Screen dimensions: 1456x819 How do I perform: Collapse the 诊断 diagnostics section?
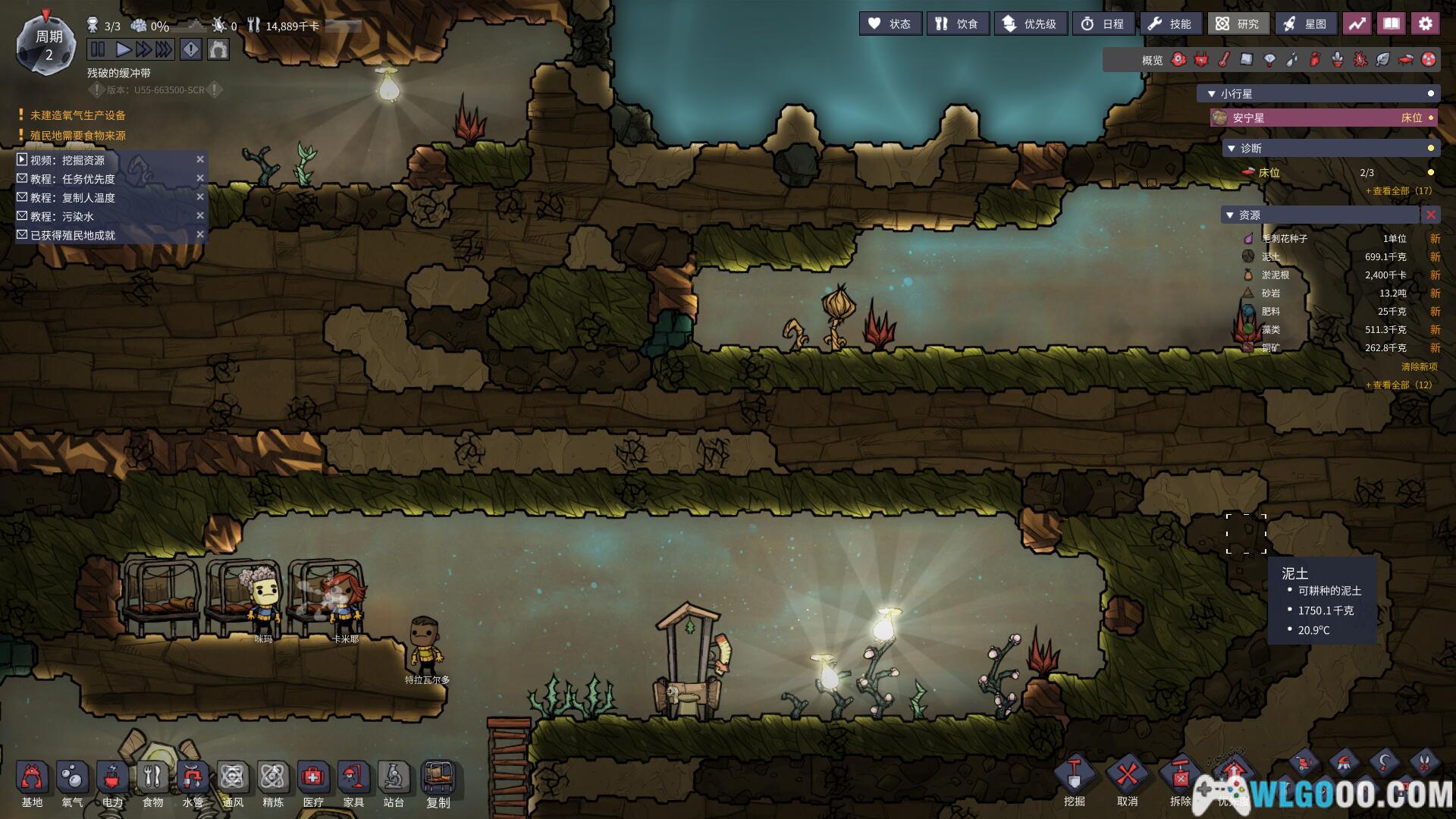tap(1232, 149)
